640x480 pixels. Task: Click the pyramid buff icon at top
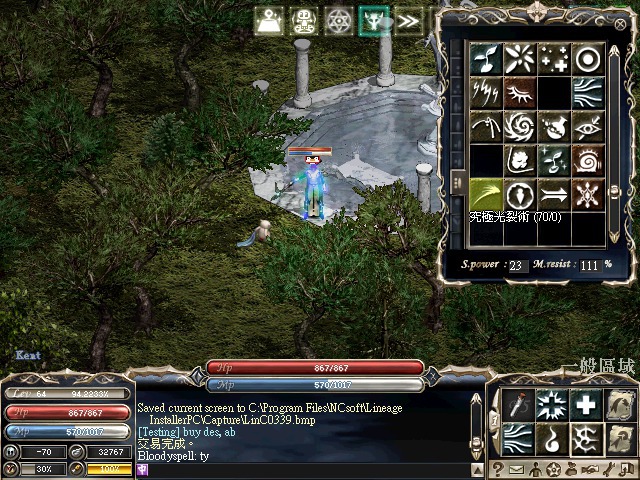click(x=270, y=21)
